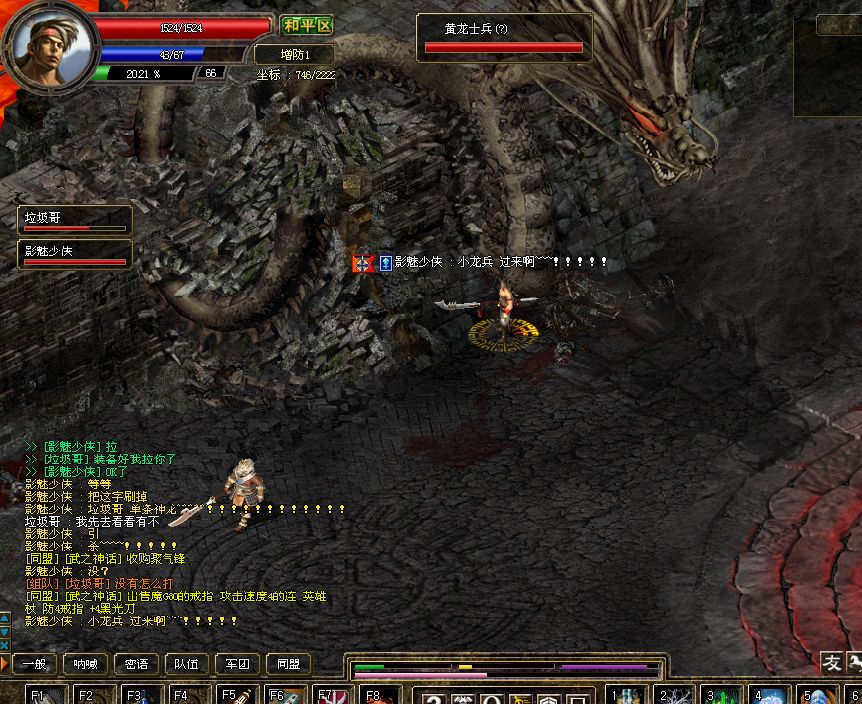Switch chat to the 队伍 party channel
Image resolution: width=862 pixels, height=704 pixels.
pyautogui.click(x=187, y=664)
